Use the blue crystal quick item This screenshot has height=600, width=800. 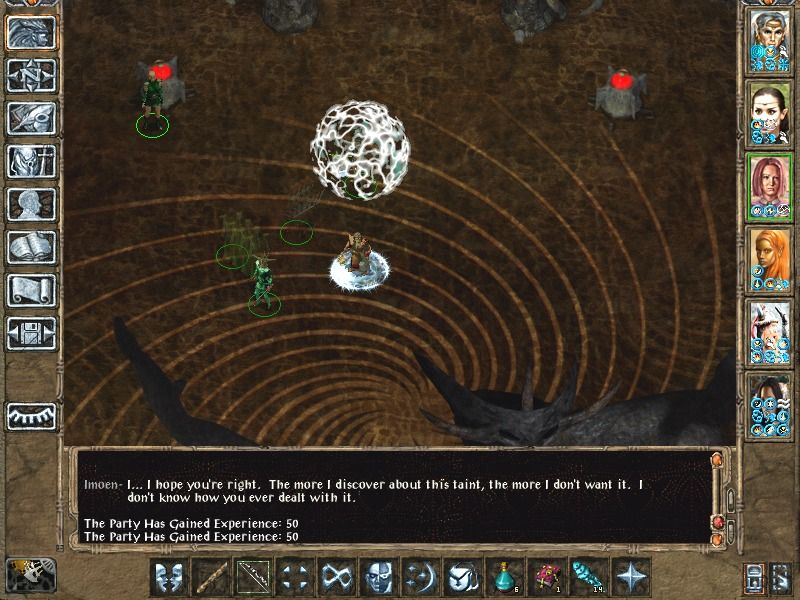(x=588, y=577)
